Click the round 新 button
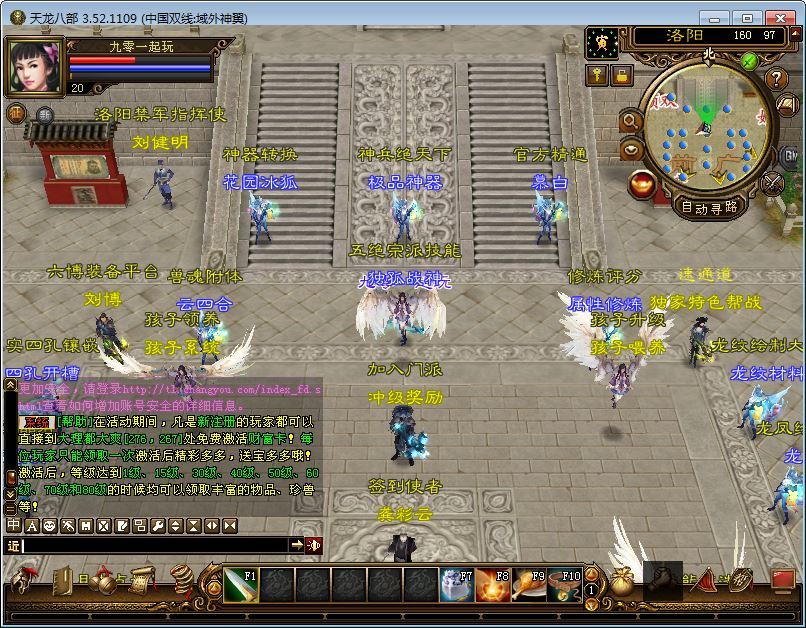 (45, 115)
